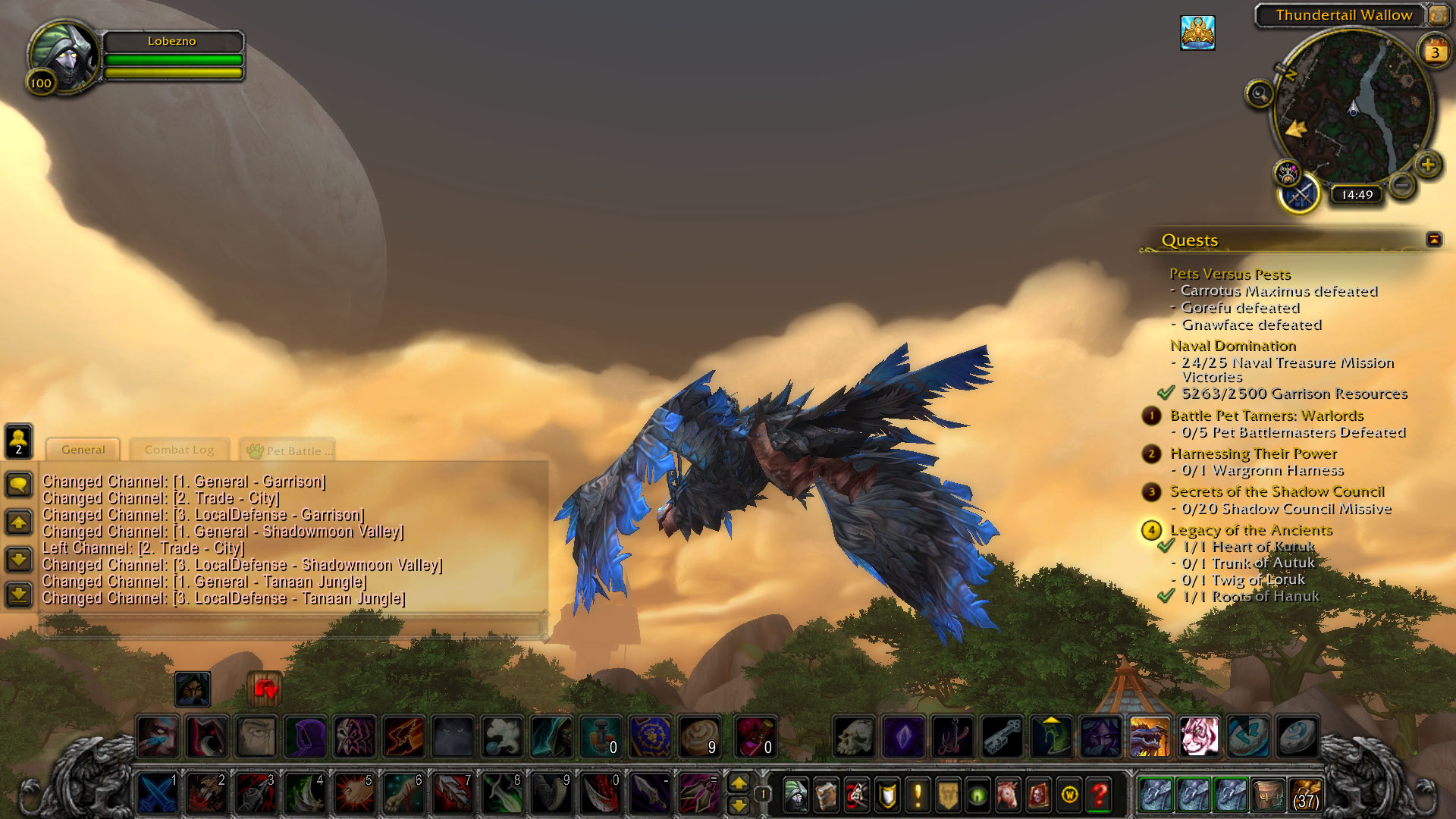
Task: Open the red question mark help button
Action: [x=1099, y=795]
